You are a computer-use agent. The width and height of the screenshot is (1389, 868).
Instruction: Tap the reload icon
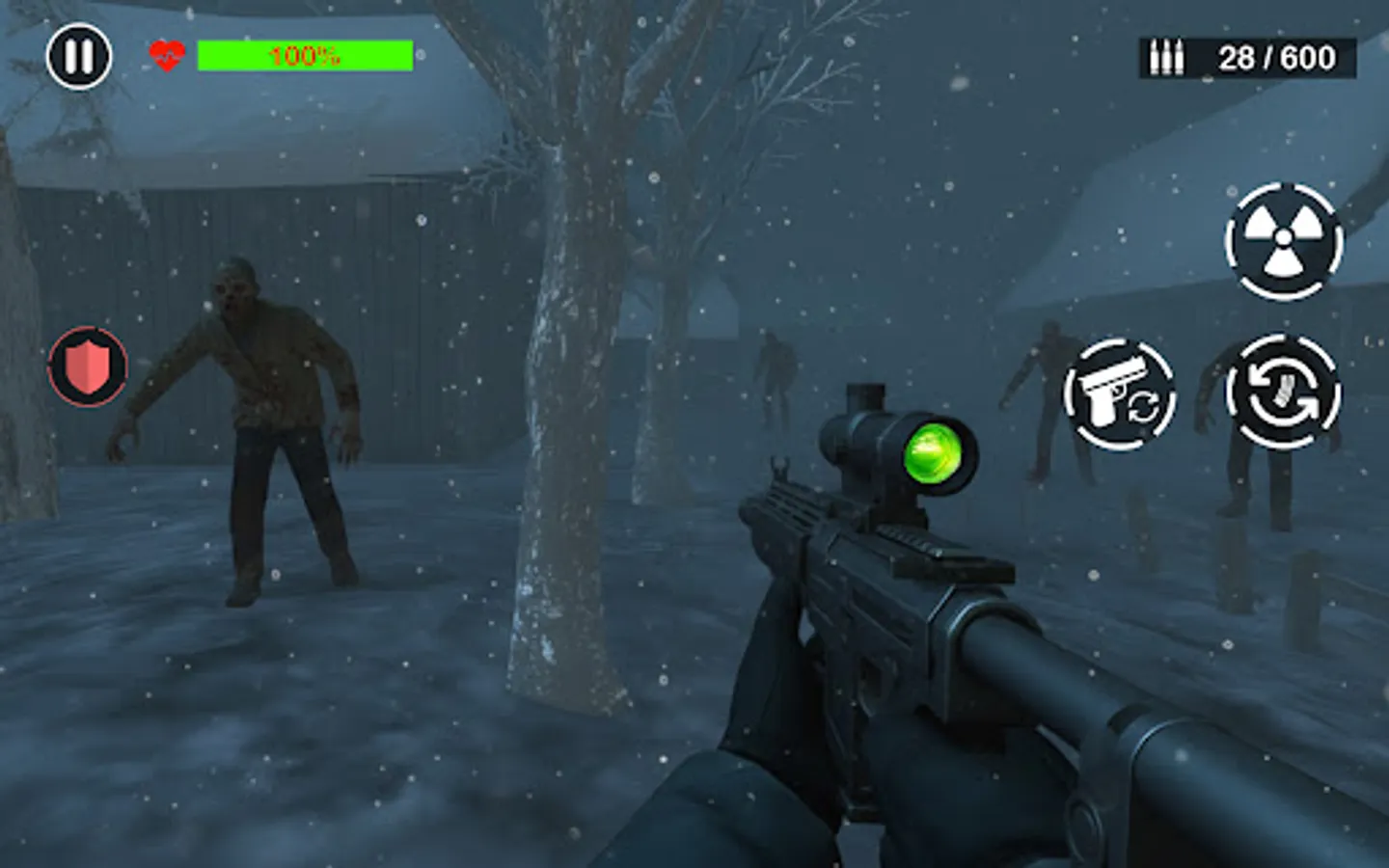coord(1286,392)
